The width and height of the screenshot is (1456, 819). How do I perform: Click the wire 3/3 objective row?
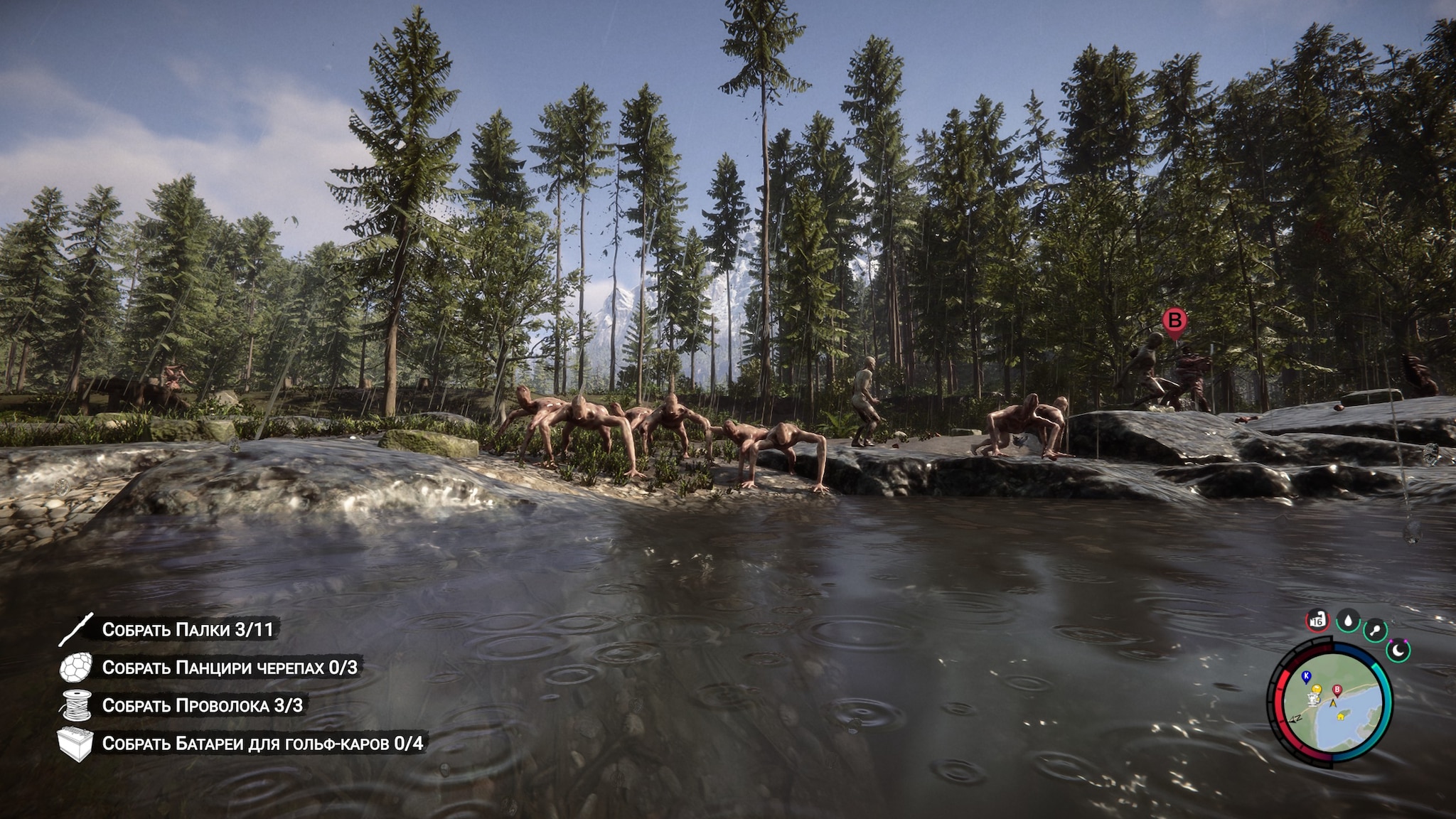tap(202, 705)
